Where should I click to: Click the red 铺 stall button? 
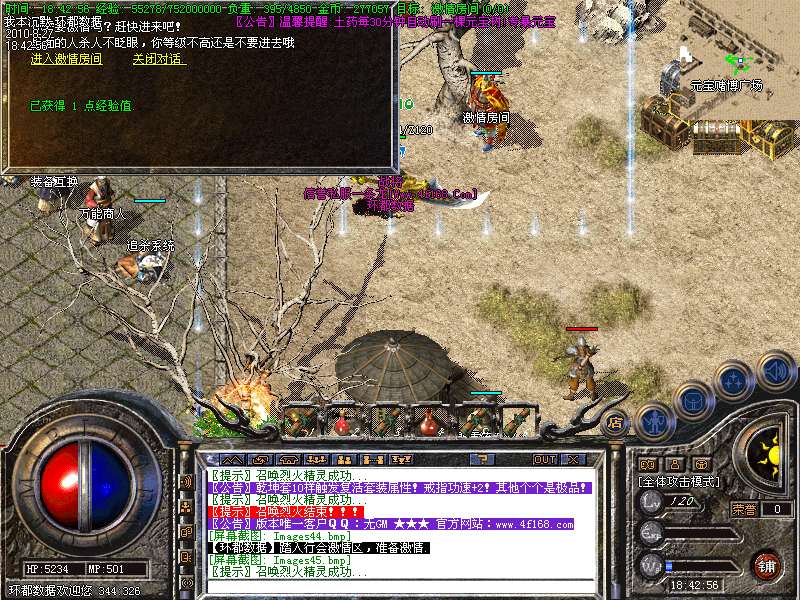point(766,565)
